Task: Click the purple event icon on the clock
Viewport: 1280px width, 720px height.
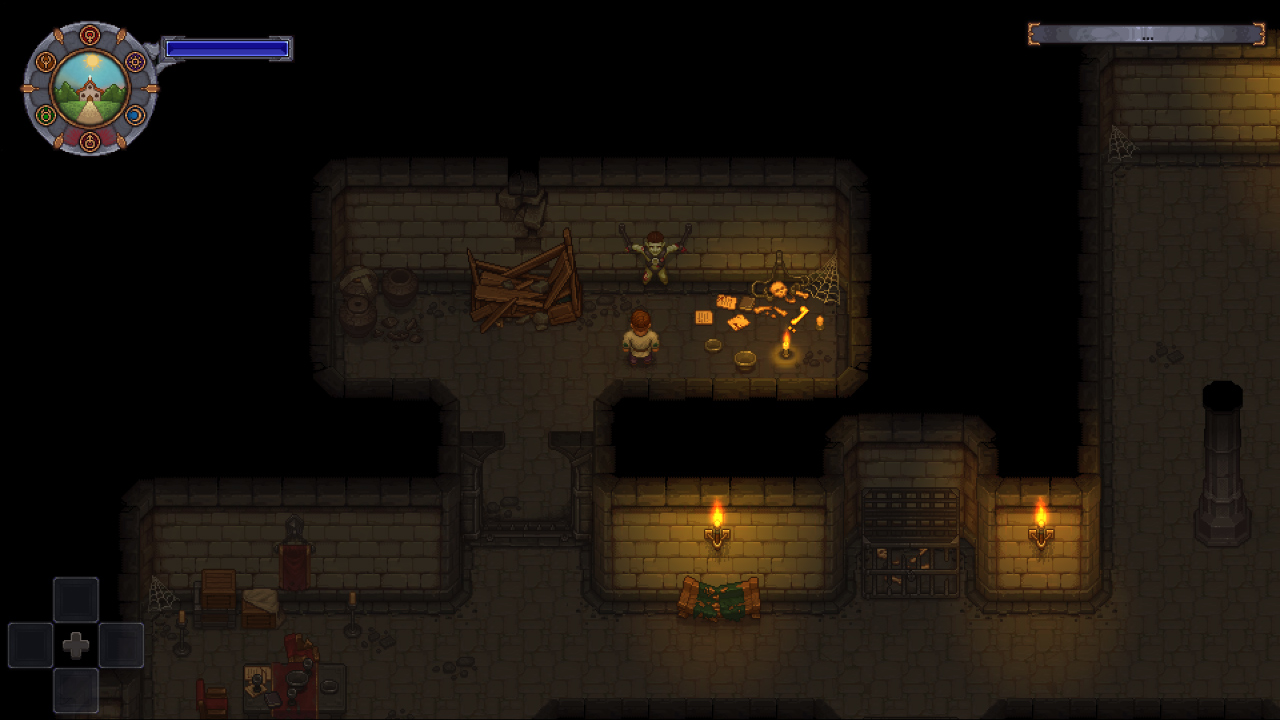Action: point(134,62)
